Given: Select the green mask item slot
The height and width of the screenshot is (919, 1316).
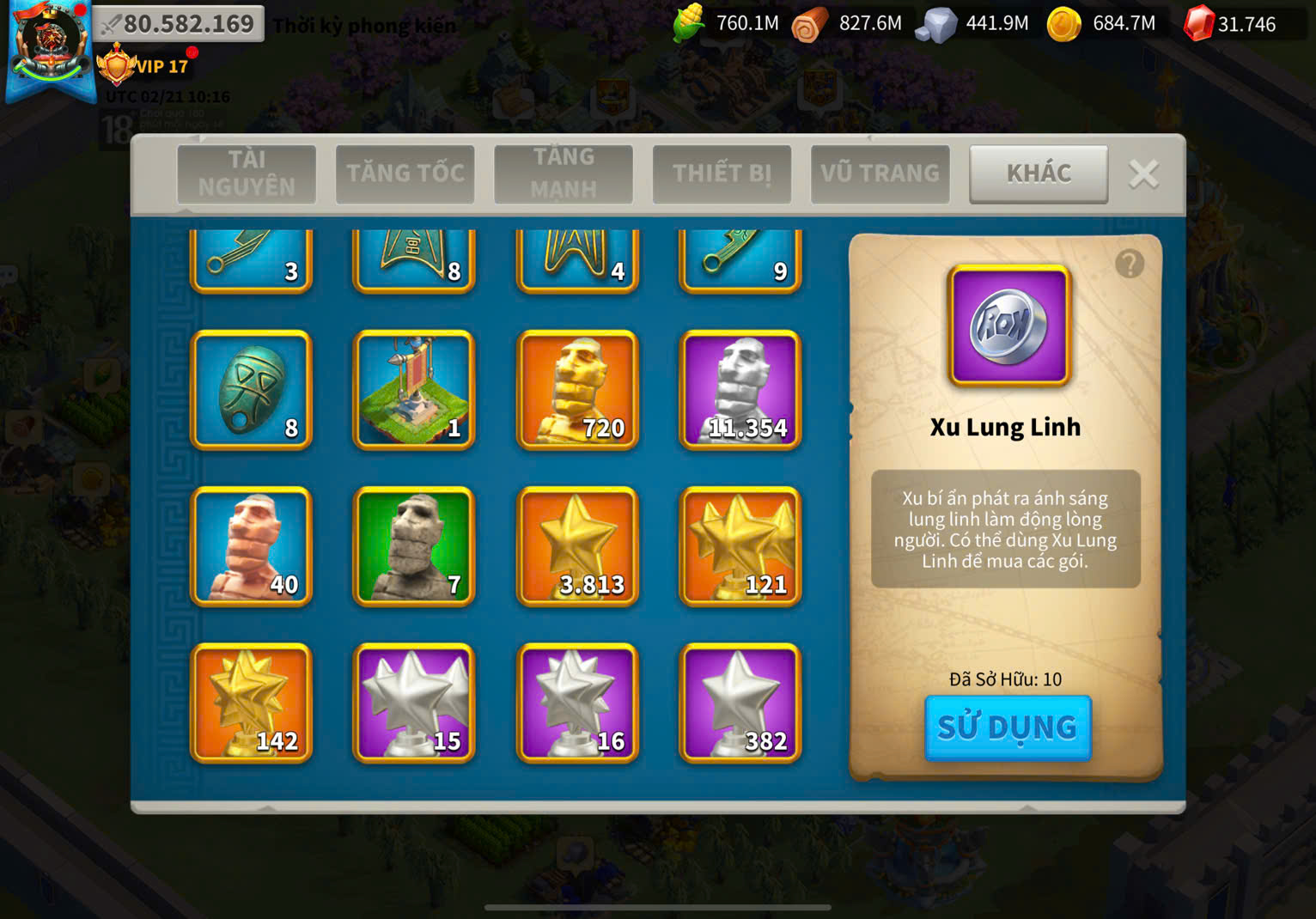Looking at the screenshot, I should [251, 390].
